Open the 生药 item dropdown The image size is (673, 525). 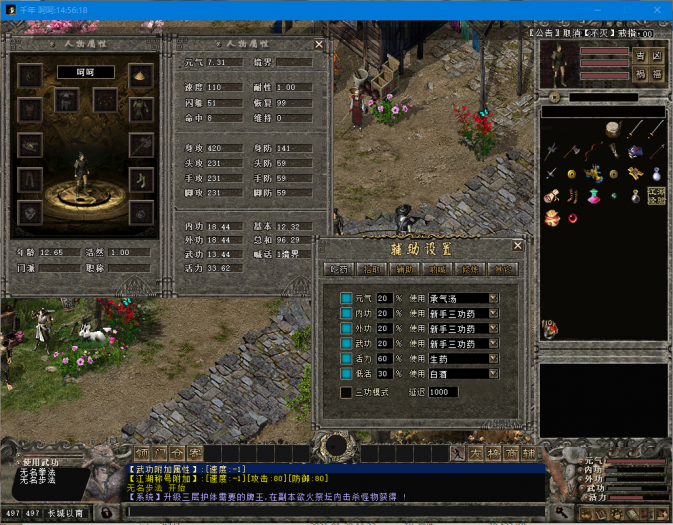pyautogui.click(x=493, y=358)
